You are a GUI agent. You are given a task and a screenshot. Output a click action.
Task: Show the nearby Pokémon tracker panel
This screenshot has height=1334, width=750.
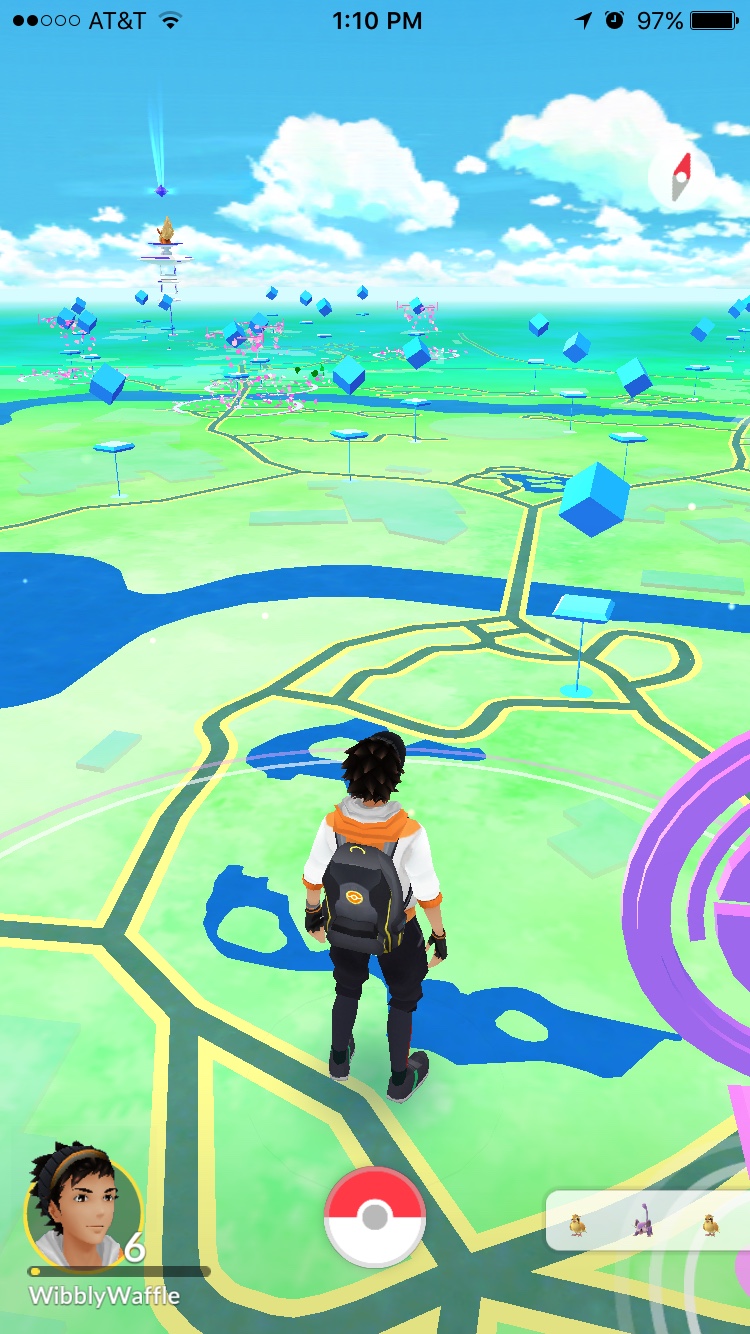645,1220
